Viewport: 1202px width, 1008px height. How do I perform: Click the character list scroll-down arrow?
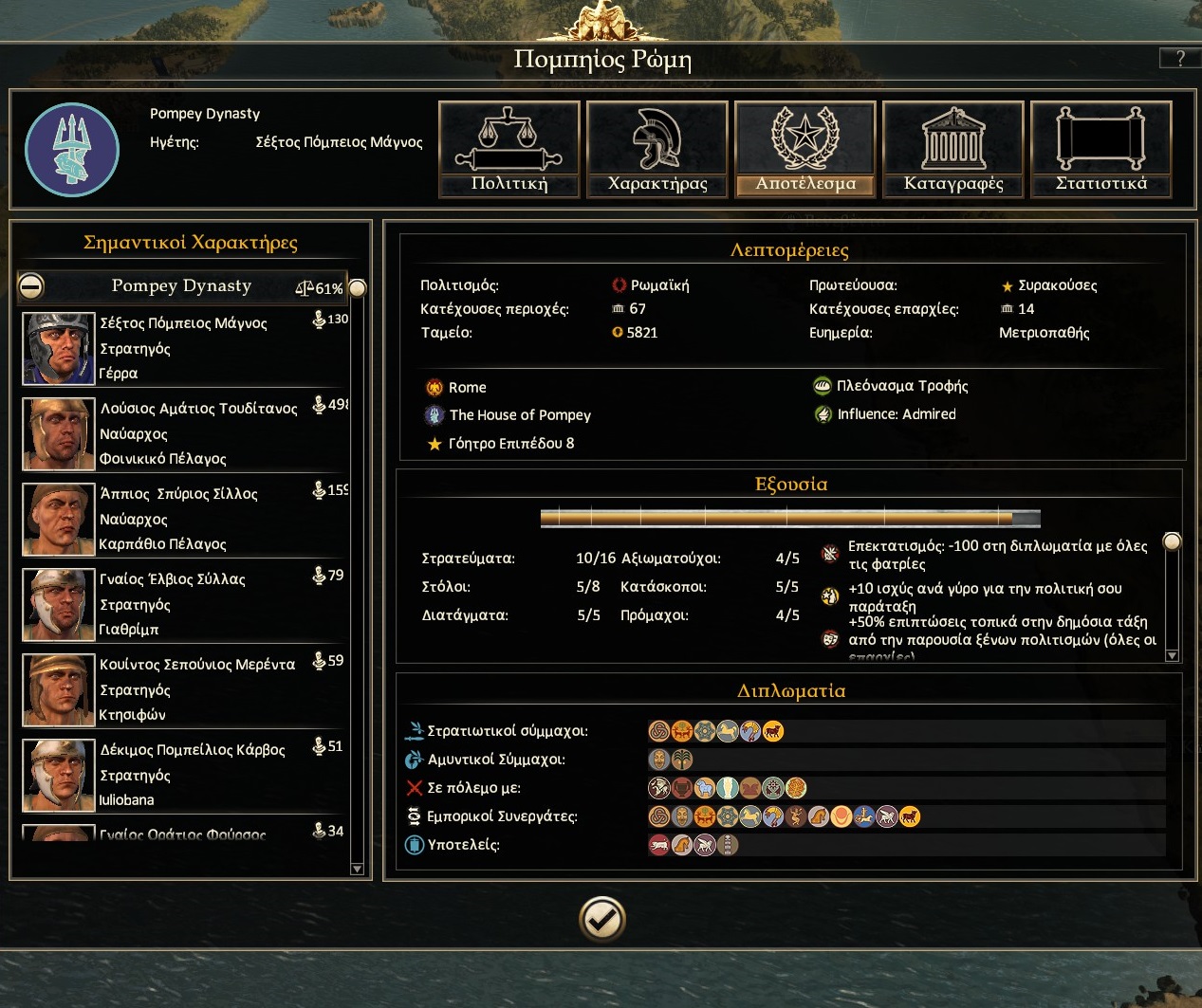click(357, 869)
